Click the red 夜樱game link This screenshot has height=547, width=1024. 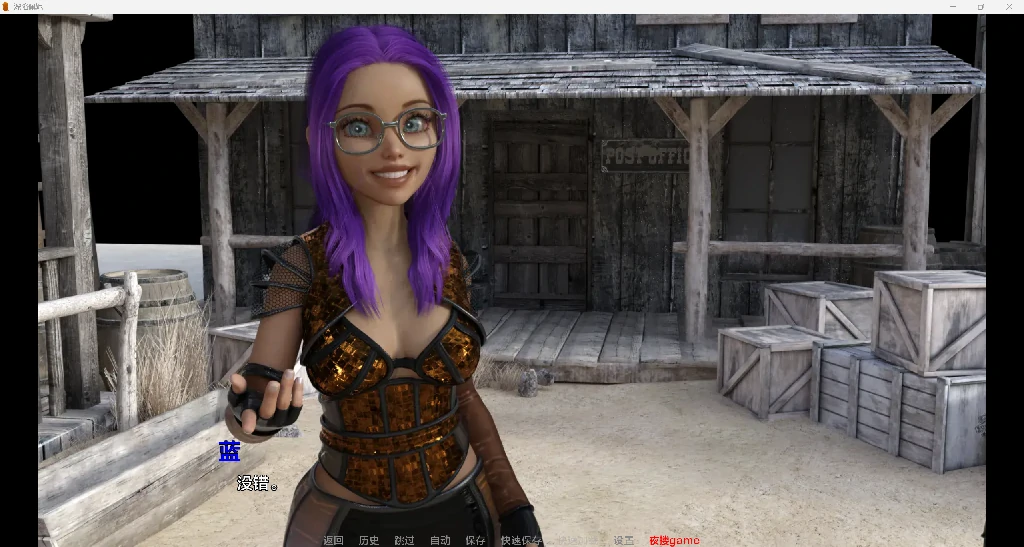pyautogui.click(x=674, y=541)
